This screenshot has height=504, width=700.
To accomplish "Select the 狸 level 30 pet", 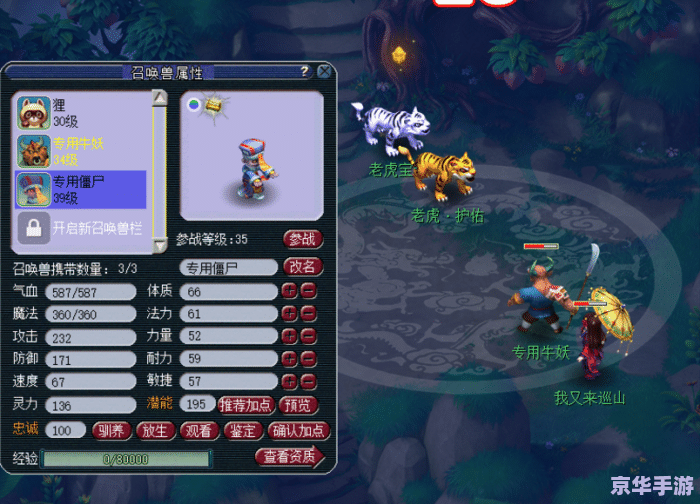I will pyautogui.click(x=80, y=112).
